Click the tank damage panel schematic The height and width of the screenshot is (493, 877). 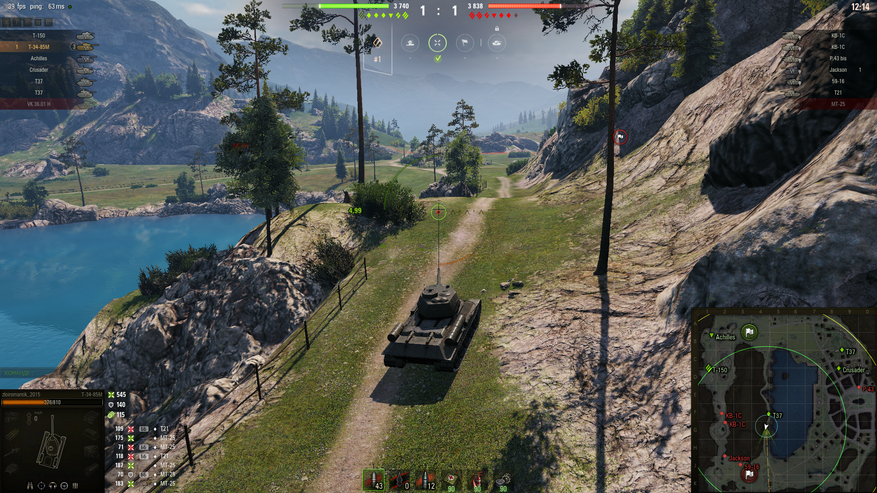tap(48, 442)
